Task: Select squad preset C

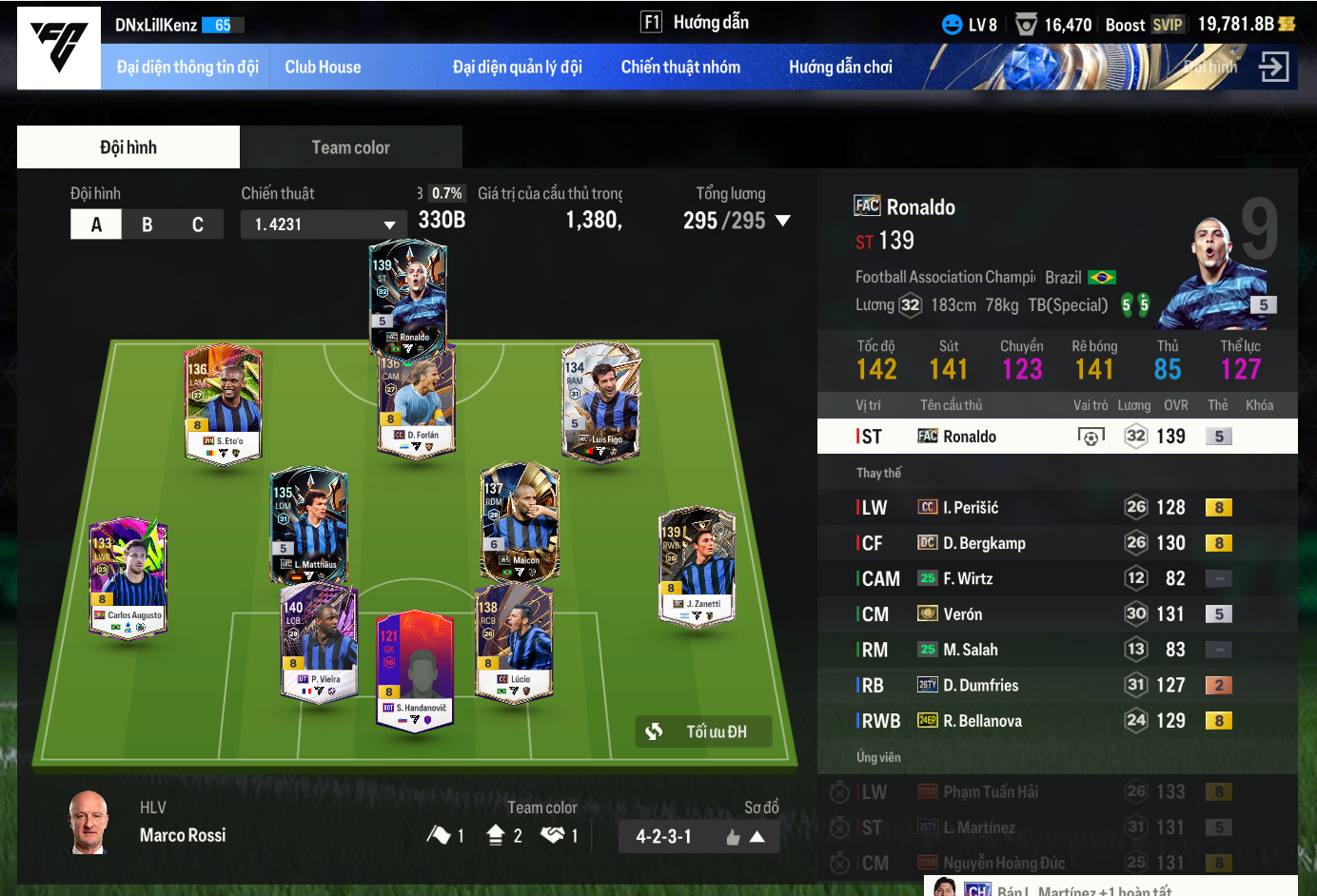Action: (x=198, y=224)
